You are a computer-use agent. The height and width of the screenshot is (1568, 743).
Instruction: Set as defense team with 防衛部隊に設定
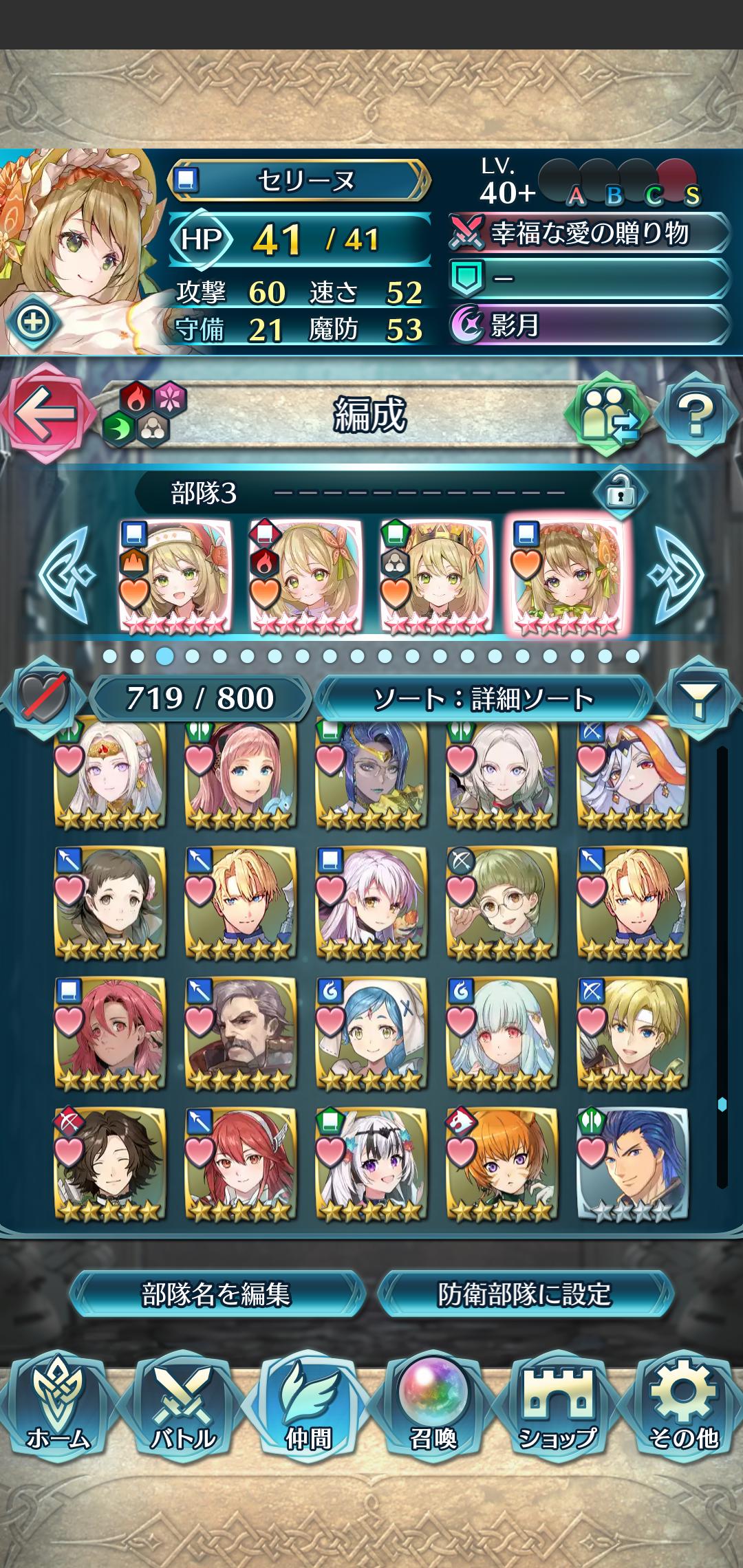click(524, 1294)
